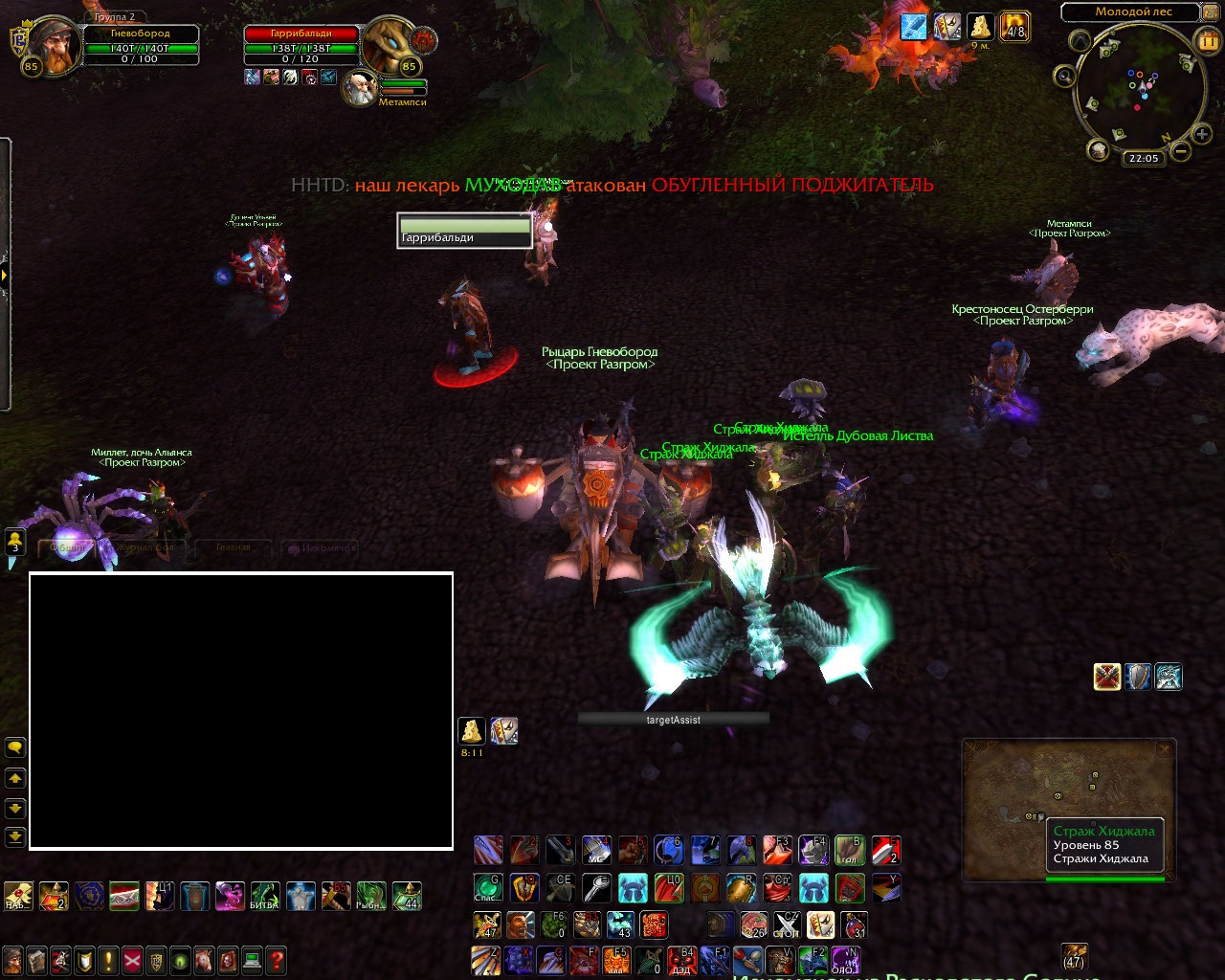Image resolution: width=1225 pixels, height=980 pixels.
Task: Toggle the minimap tracking magnifier button
Action: click(1064, 76)
